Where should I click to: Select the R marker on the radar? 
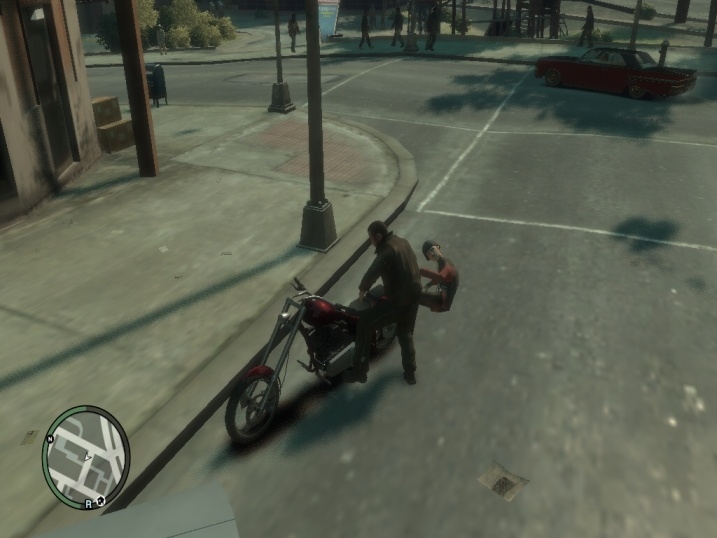(89, 503)
